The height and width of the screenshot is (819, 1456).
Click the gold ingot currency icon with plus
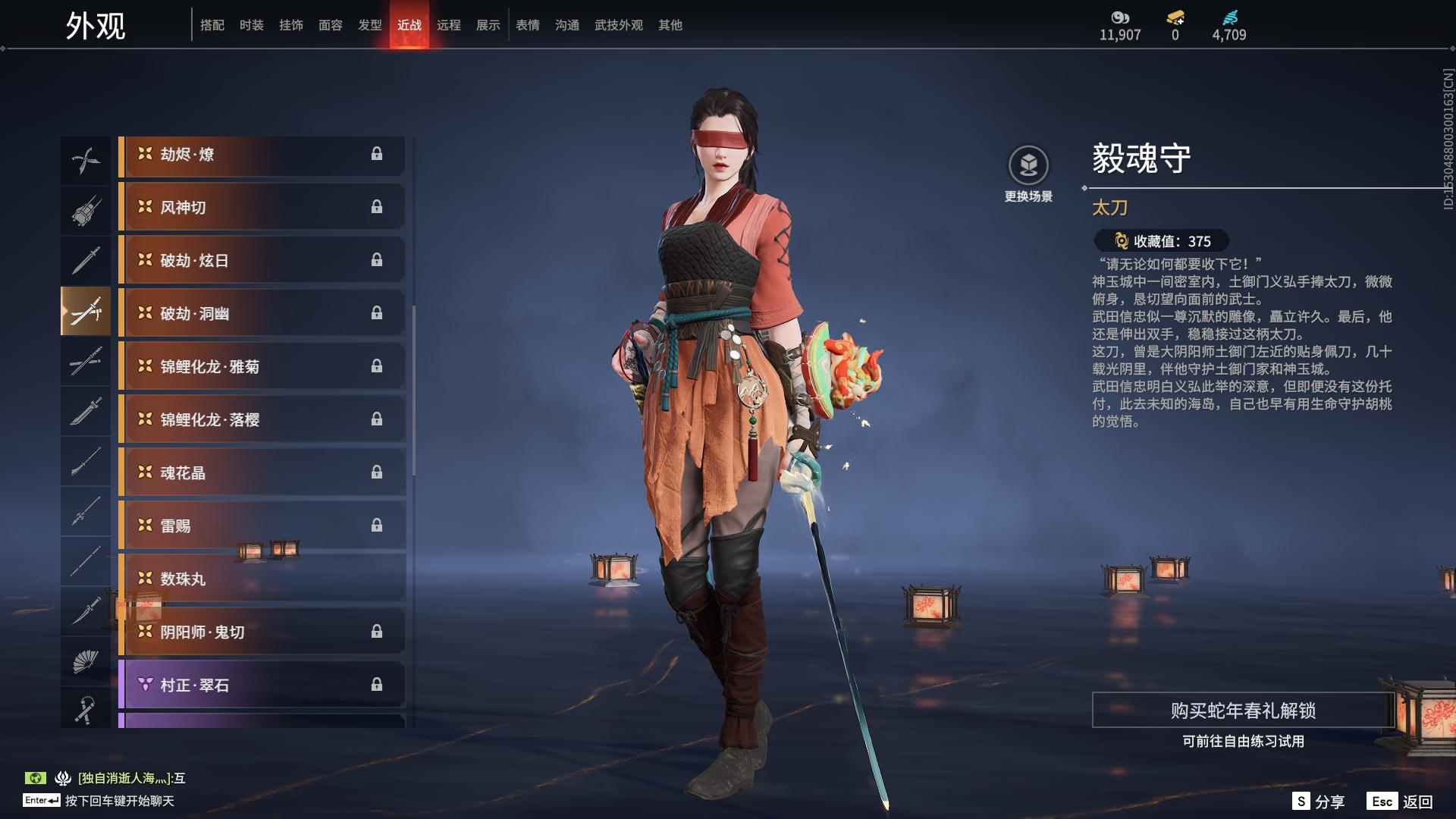(1174, 15)
